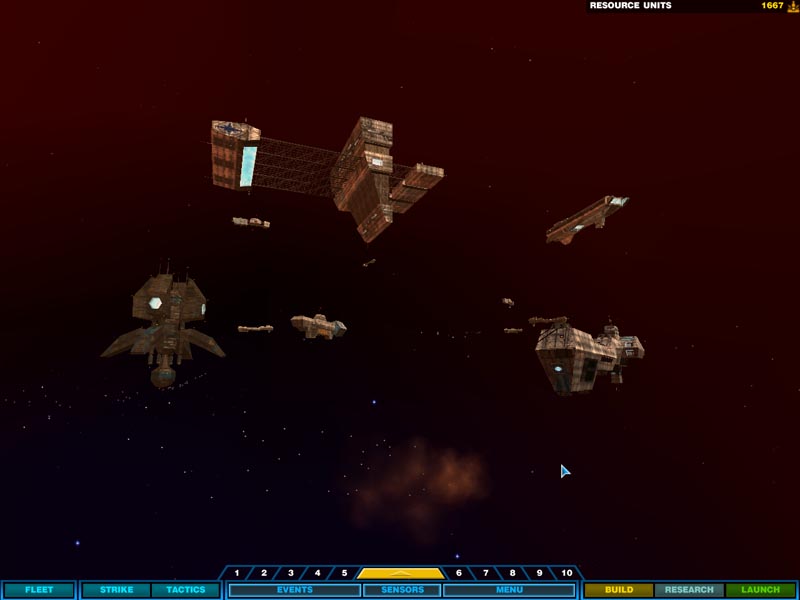Select control group 7
This screenshot has height=600, width=800.
tap(486, 573)
